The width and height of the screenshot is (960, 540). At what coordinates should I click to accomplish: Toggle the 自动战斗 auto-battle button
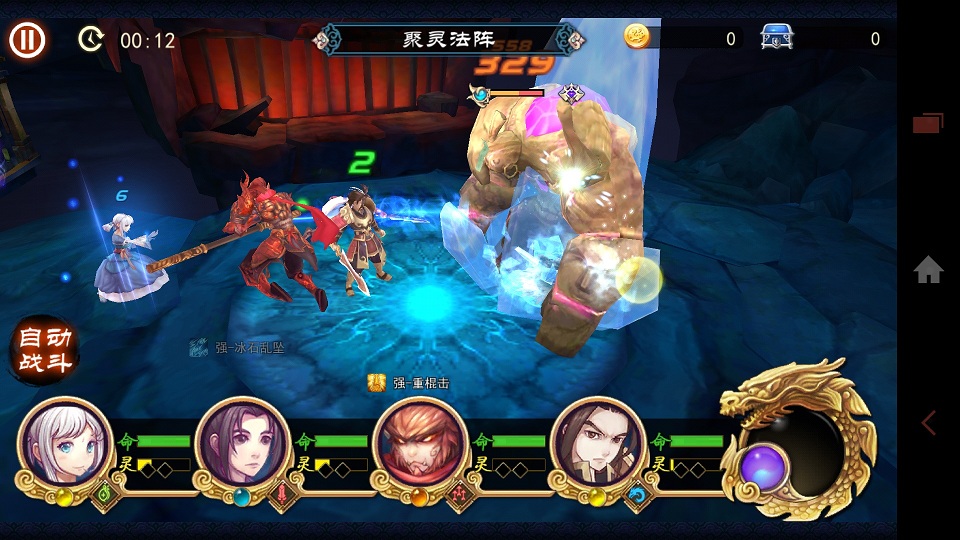pyautogui.click(x=45, y=351)
